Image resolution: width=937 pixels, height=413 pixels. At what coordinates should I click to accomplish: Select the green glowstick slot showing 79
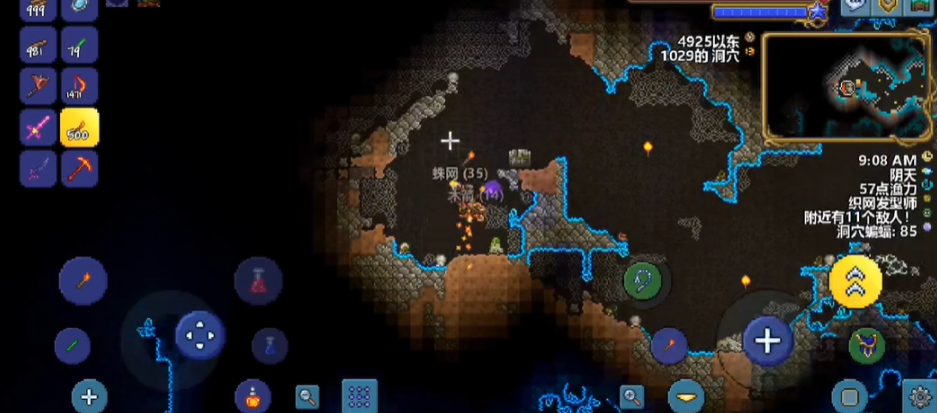pyautogui.click(x=79, y=45)
